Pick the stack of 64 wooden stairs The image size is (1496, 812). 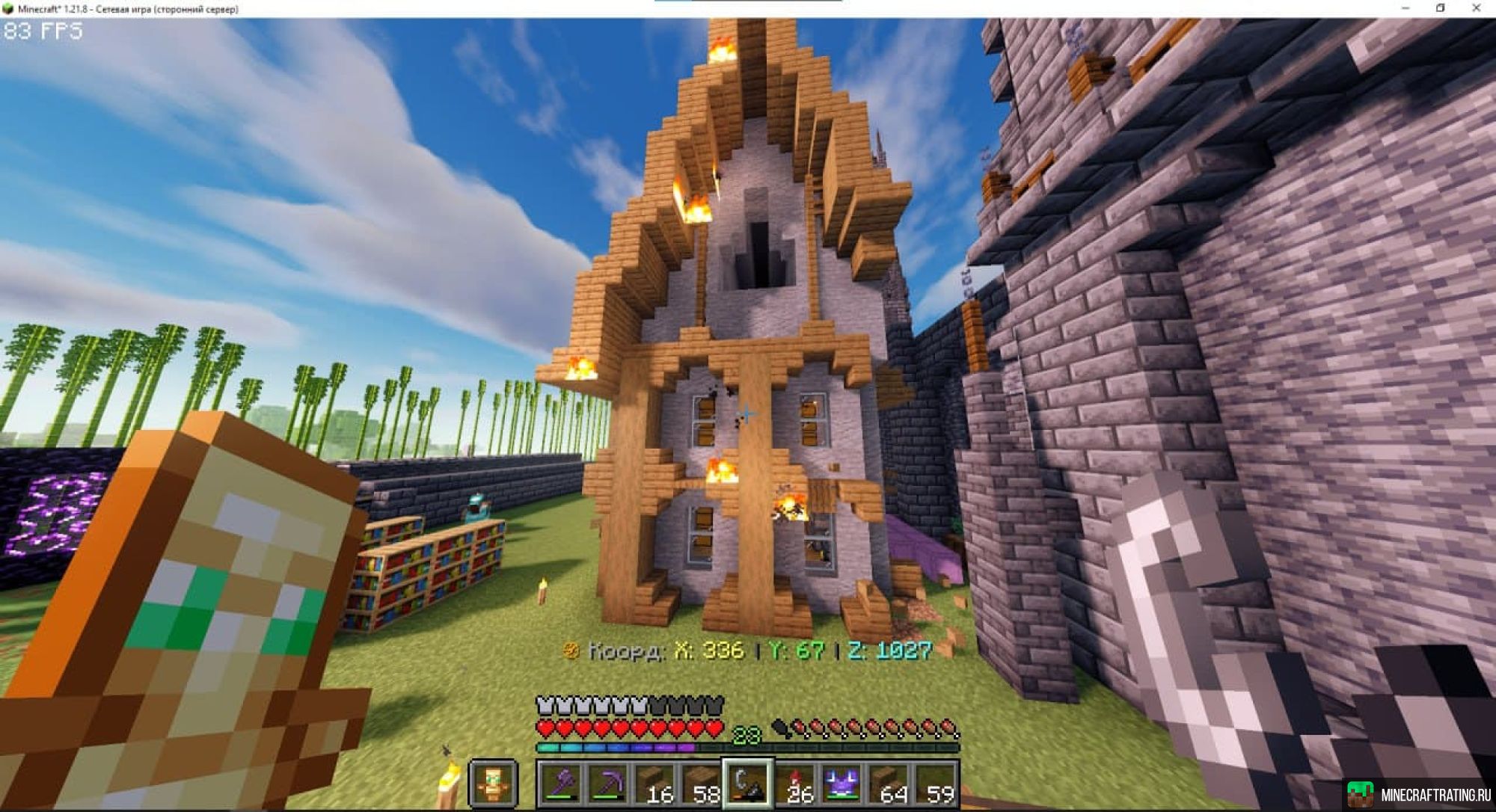(x=888, y=784)
